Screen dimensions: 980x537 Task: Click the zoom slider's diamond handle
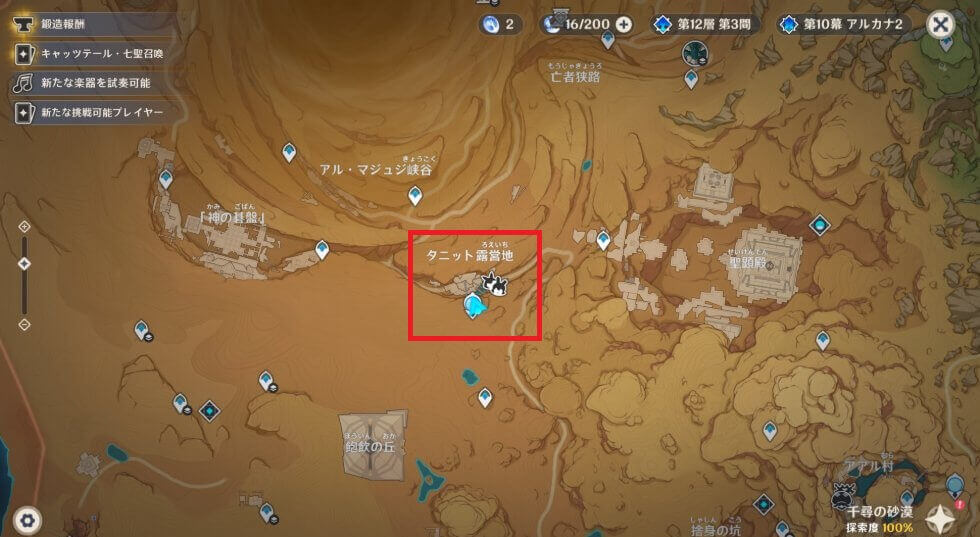(25, 263)
